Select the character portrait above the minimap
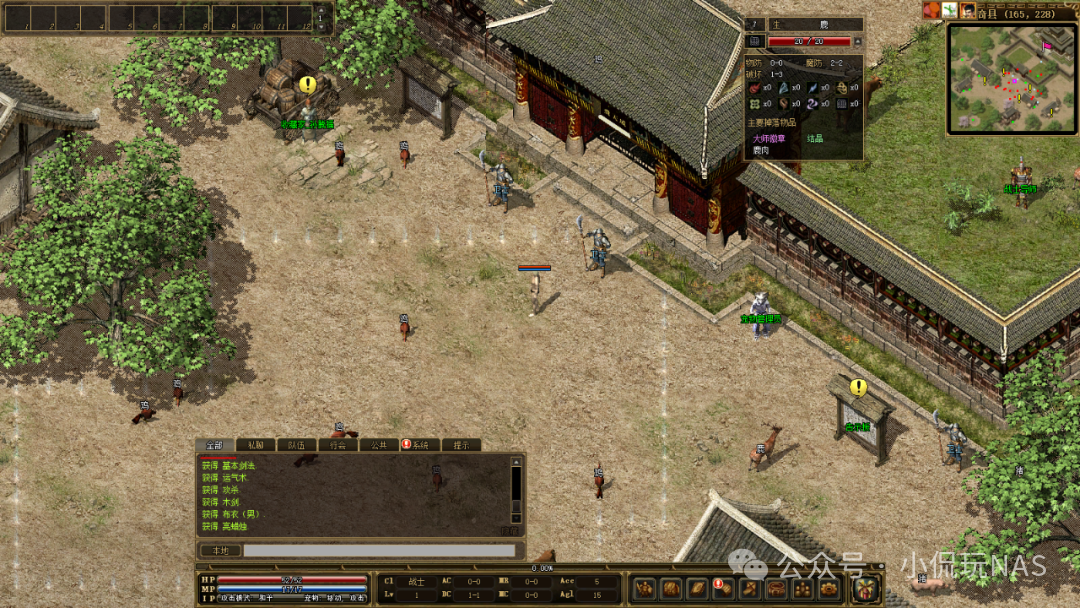The image size is (1080, 608). (968, 10)
